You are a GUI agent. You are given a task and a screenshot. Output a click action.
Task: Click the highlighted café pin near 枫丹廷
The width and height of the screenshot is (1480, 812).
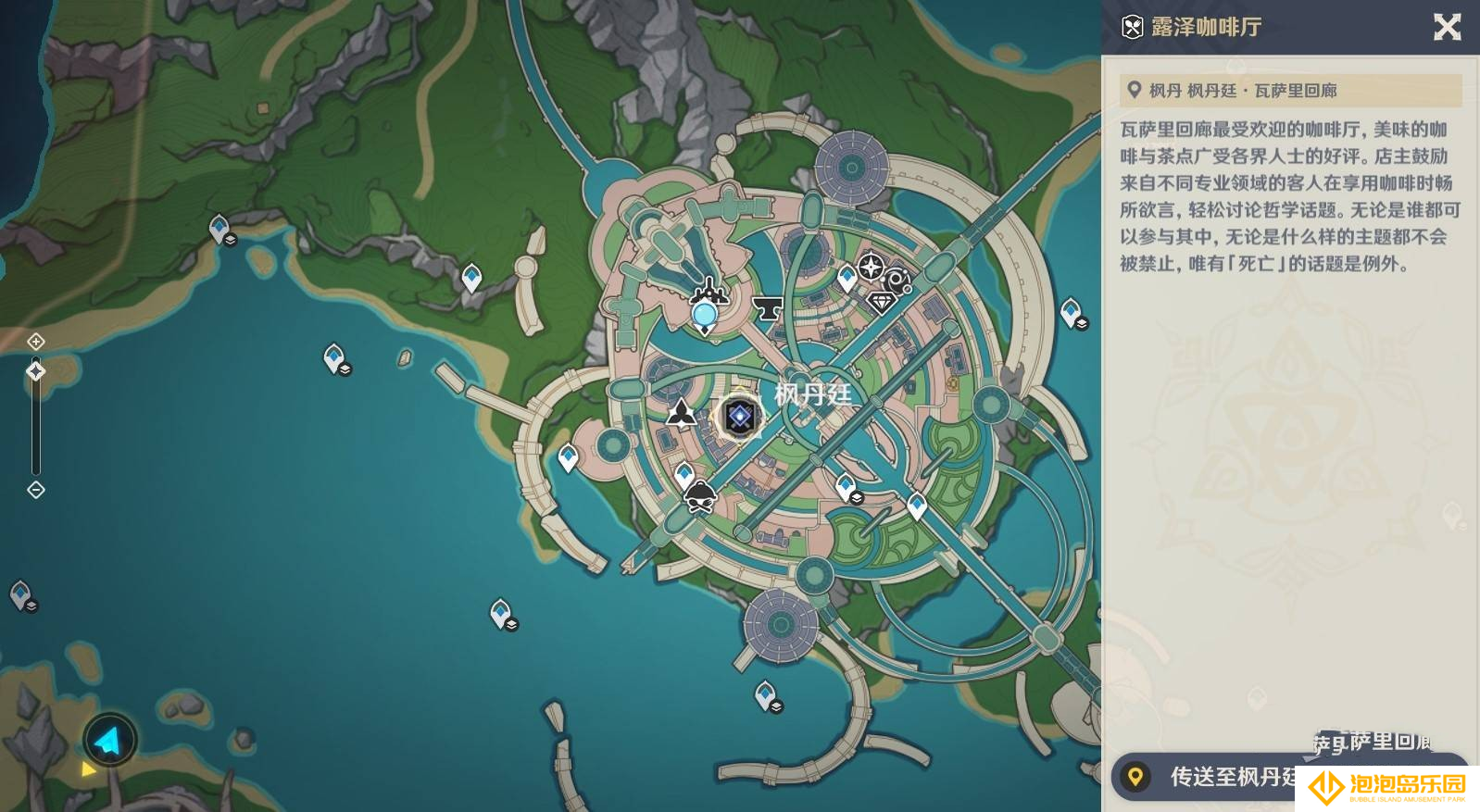coord(739,418)
